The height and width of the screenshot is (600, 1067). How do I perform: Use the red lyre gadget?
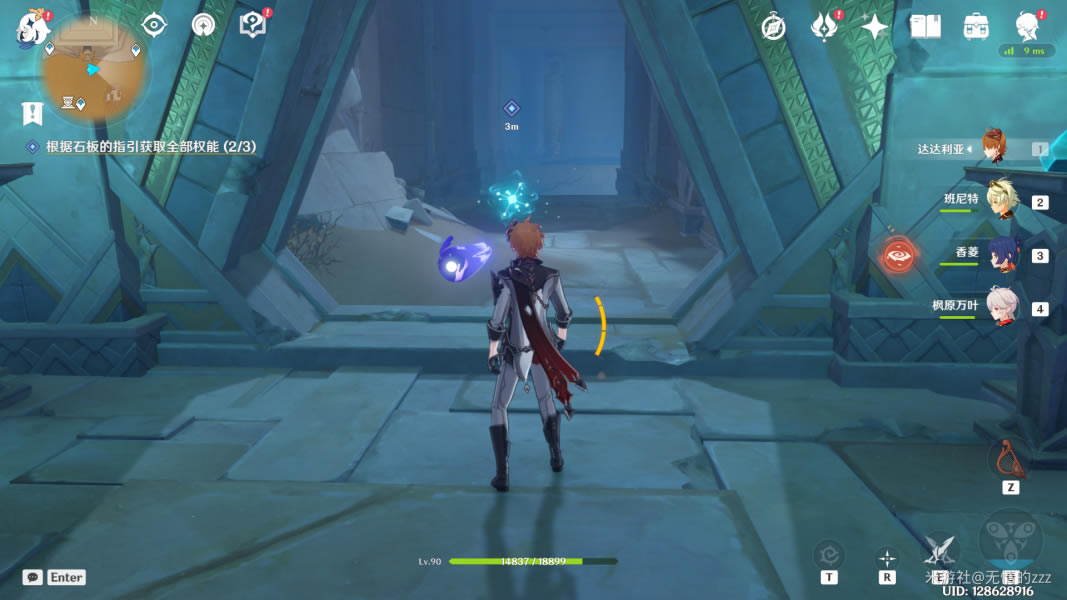(1010, 459)
